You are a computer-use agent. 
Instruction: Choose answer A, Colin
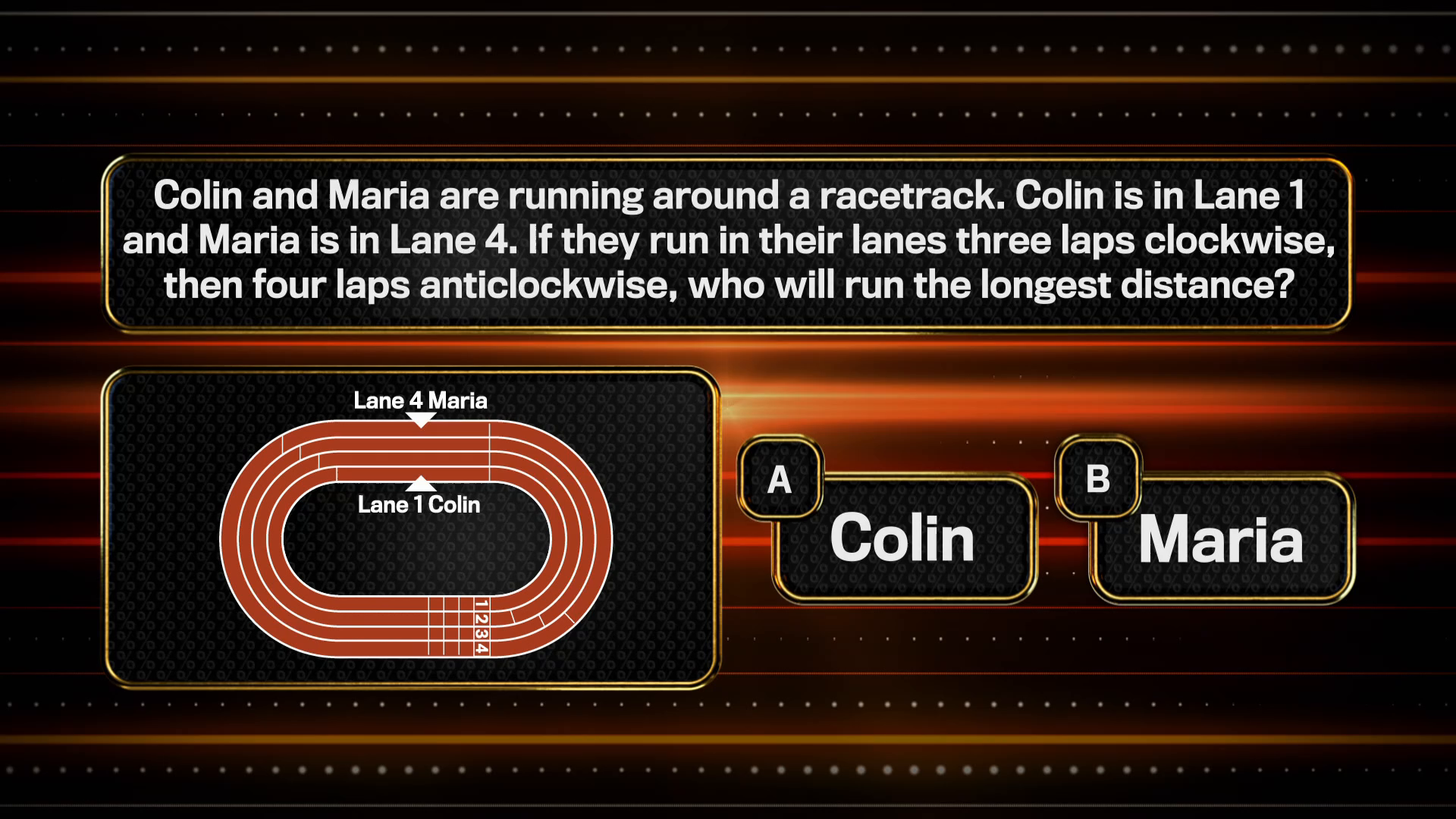[x=902, y=538]
